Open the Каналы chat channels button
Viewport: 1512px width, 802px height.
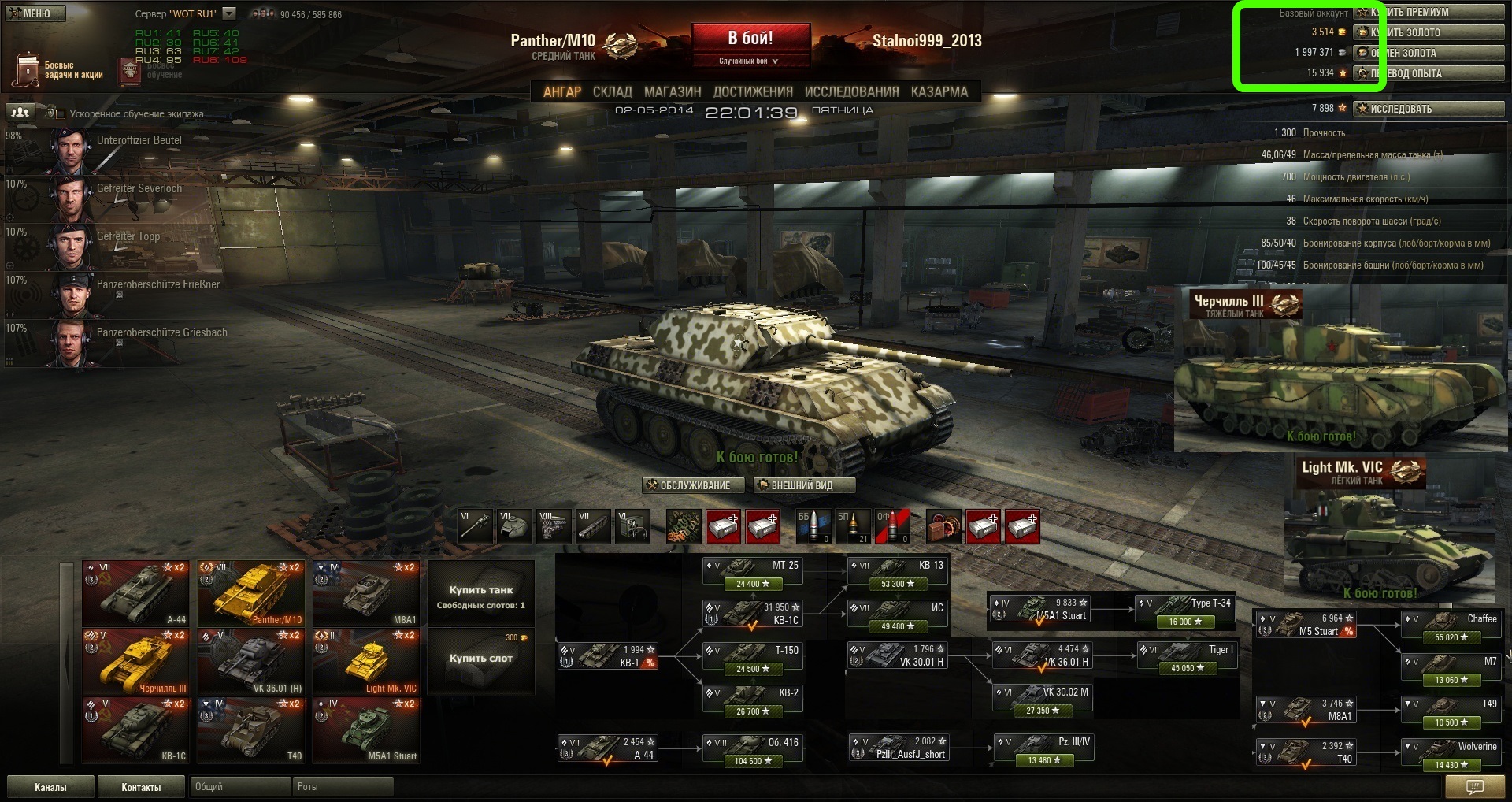click(50, 787)
